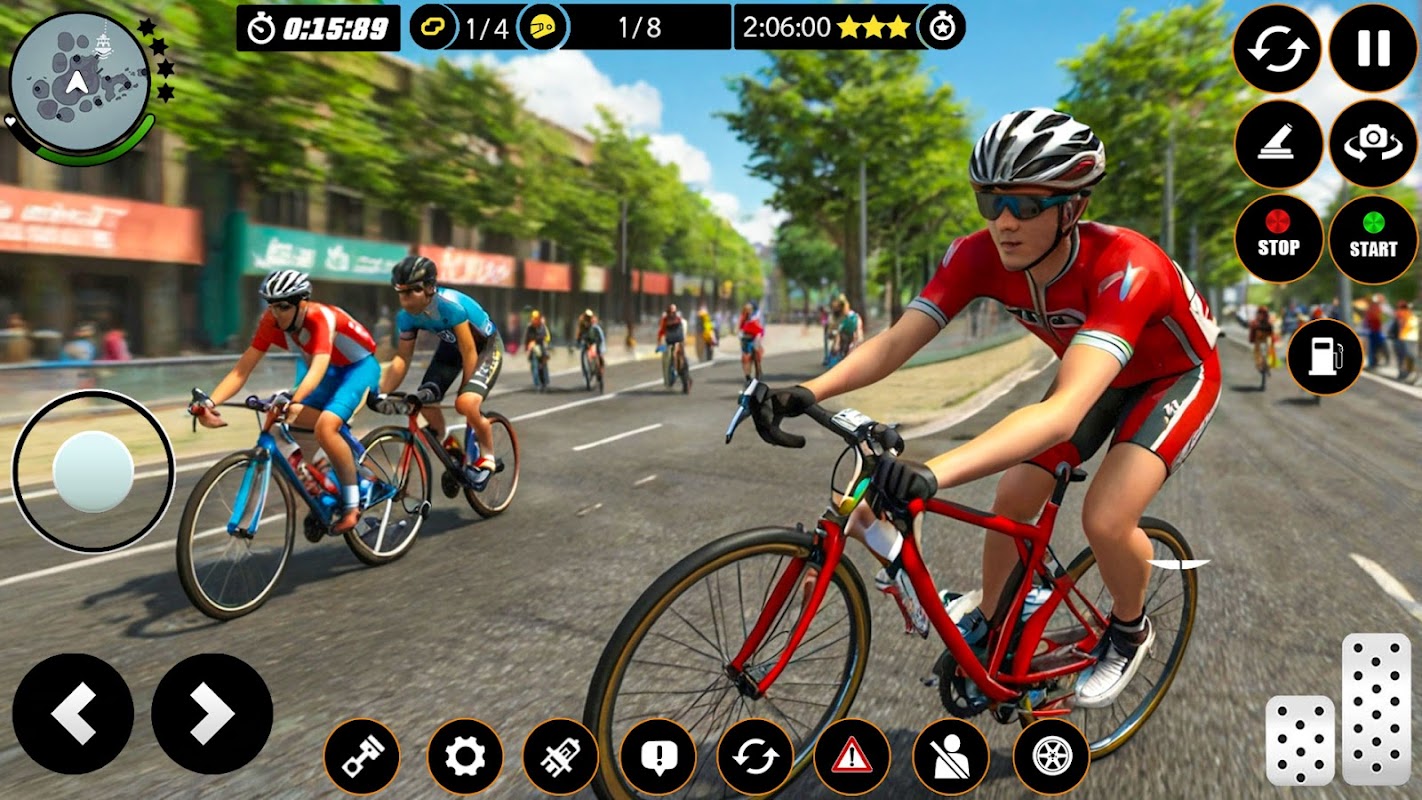
Task: Switch the camera view with the camera icon
Action: [x=1373, y=144]
